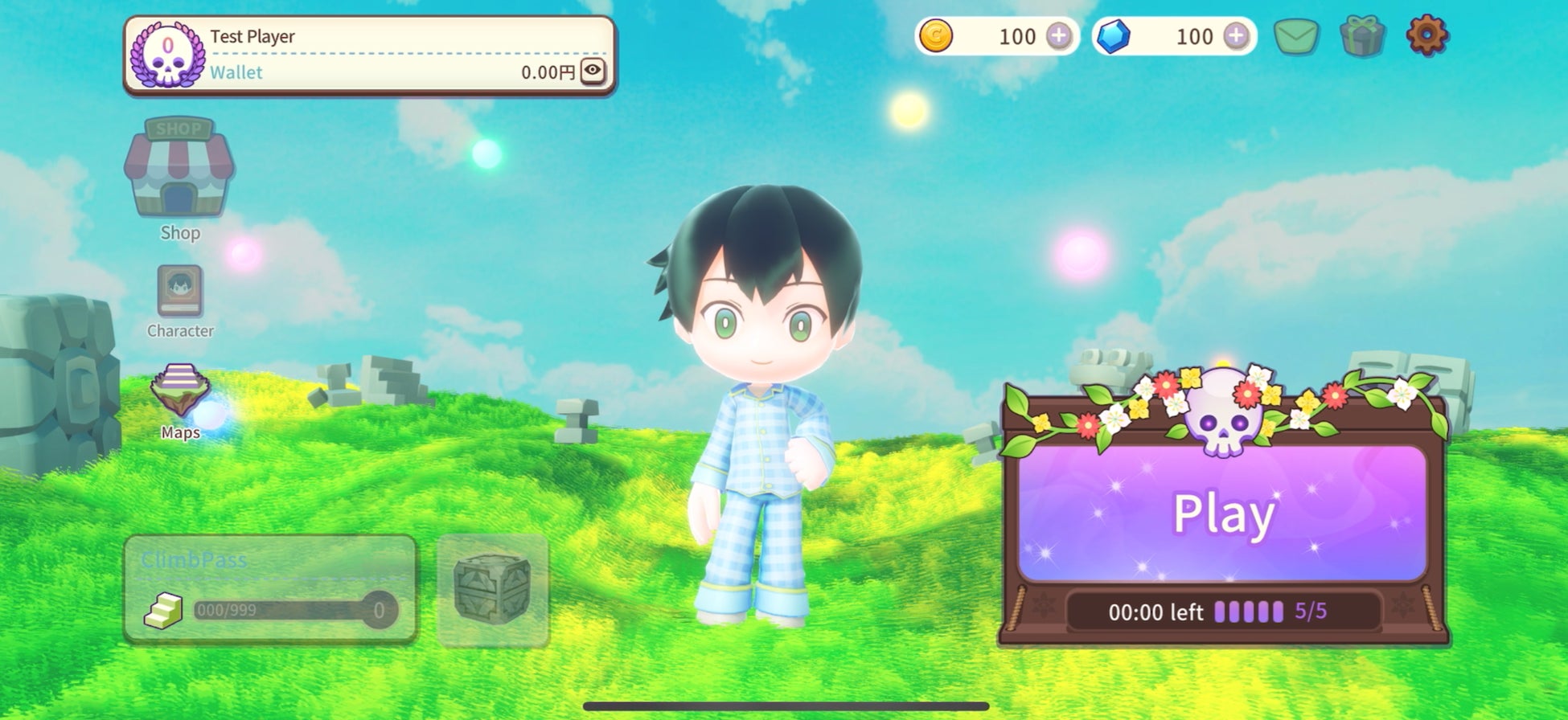Open the ClimbPass progress panel

[270, 589]
